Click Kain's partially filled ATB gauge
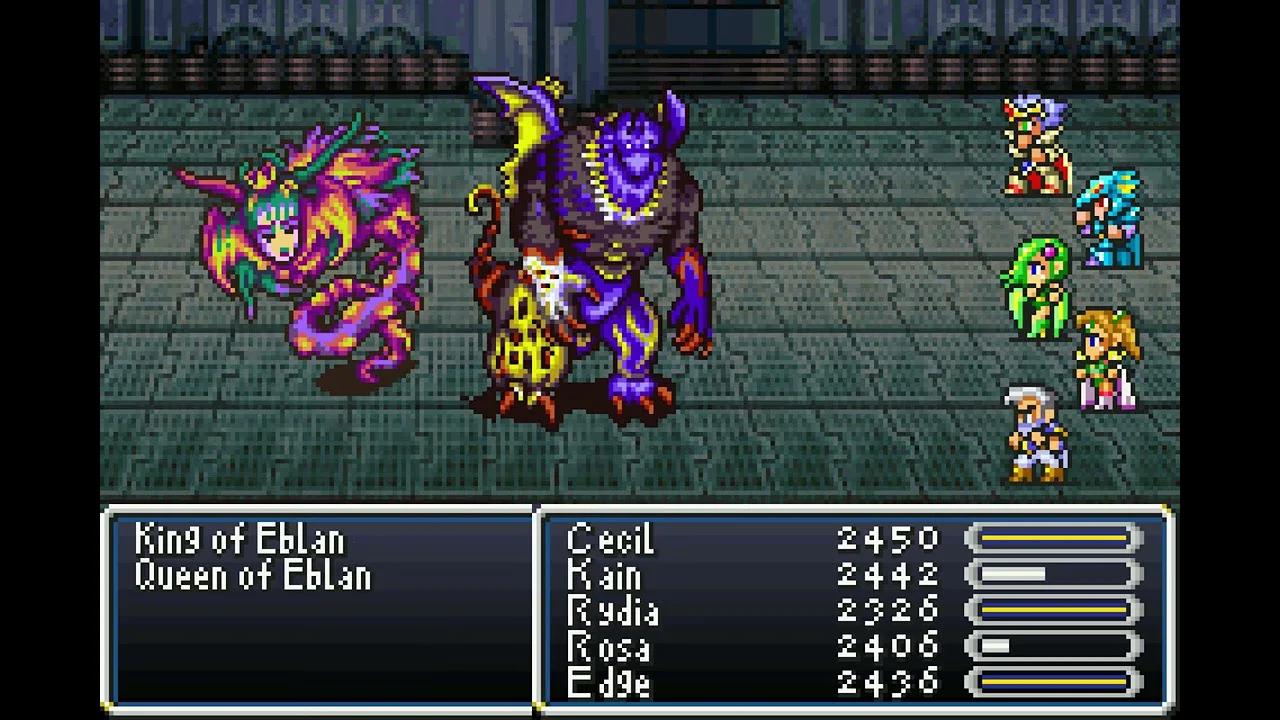 pyautogui.click(x=1055, y=574)
